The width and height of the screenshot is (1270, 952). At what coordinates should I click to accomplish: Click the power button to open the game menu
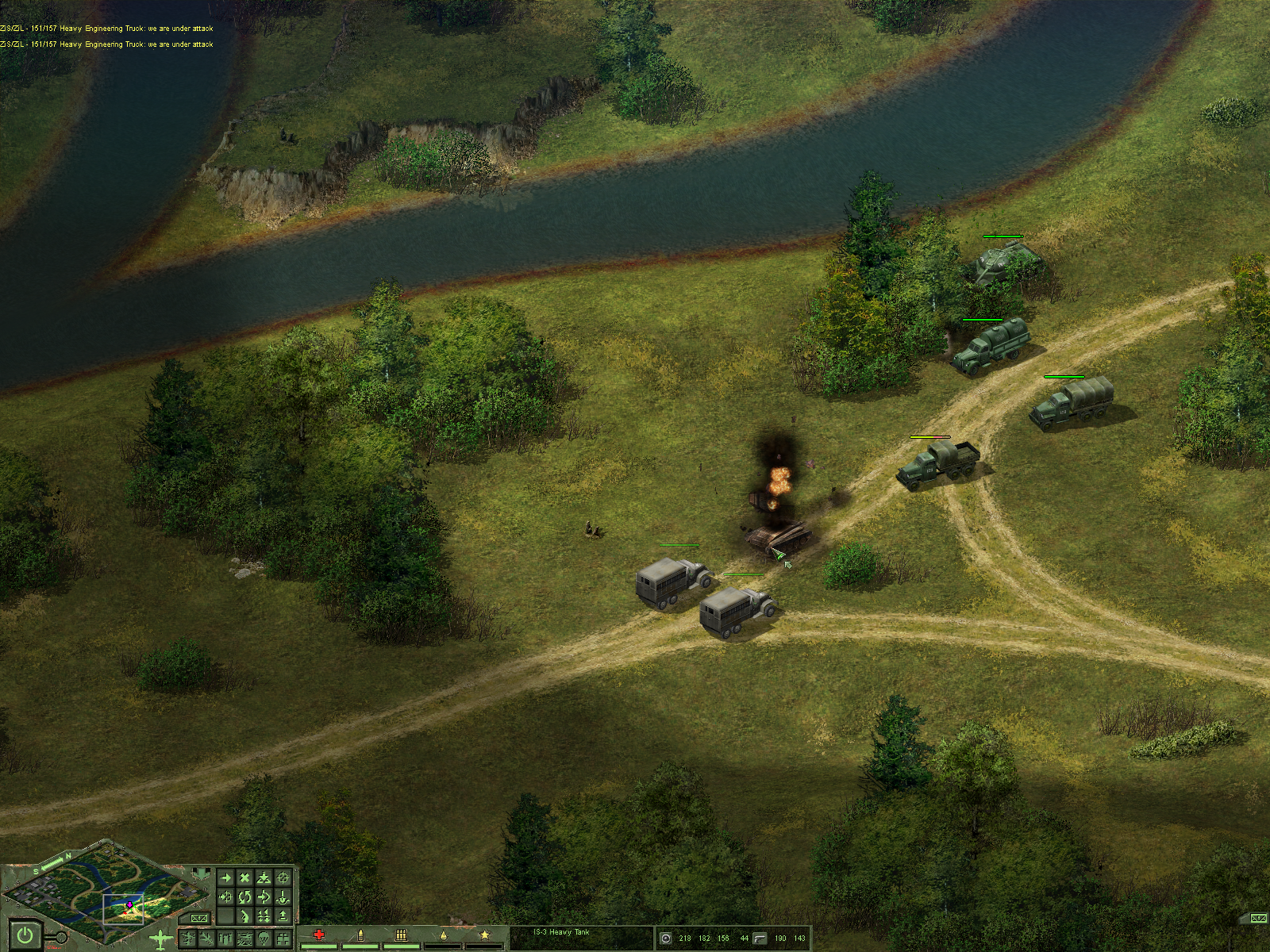25,935
